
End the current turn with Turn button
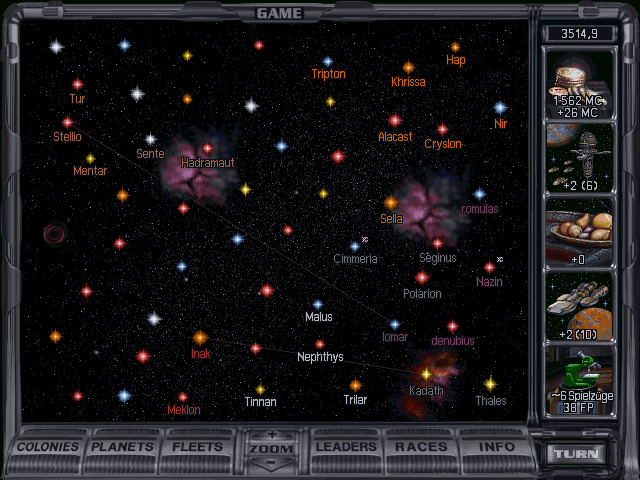point(578,453)
